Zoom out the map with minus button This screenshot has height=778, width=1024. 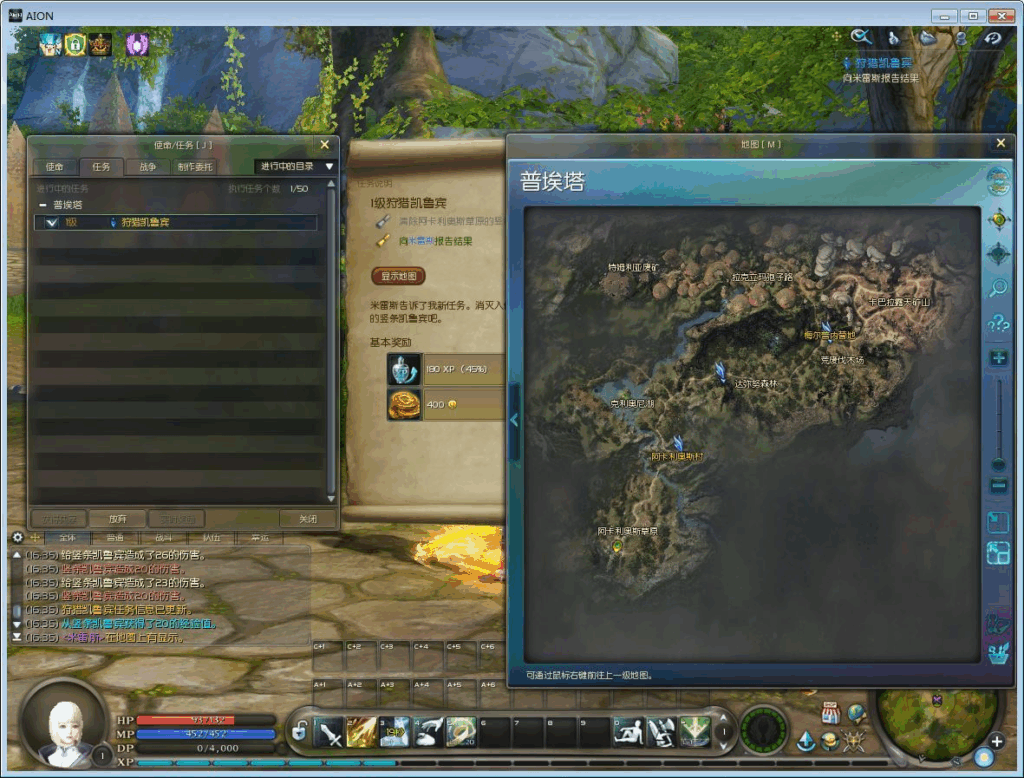(998, 485)
